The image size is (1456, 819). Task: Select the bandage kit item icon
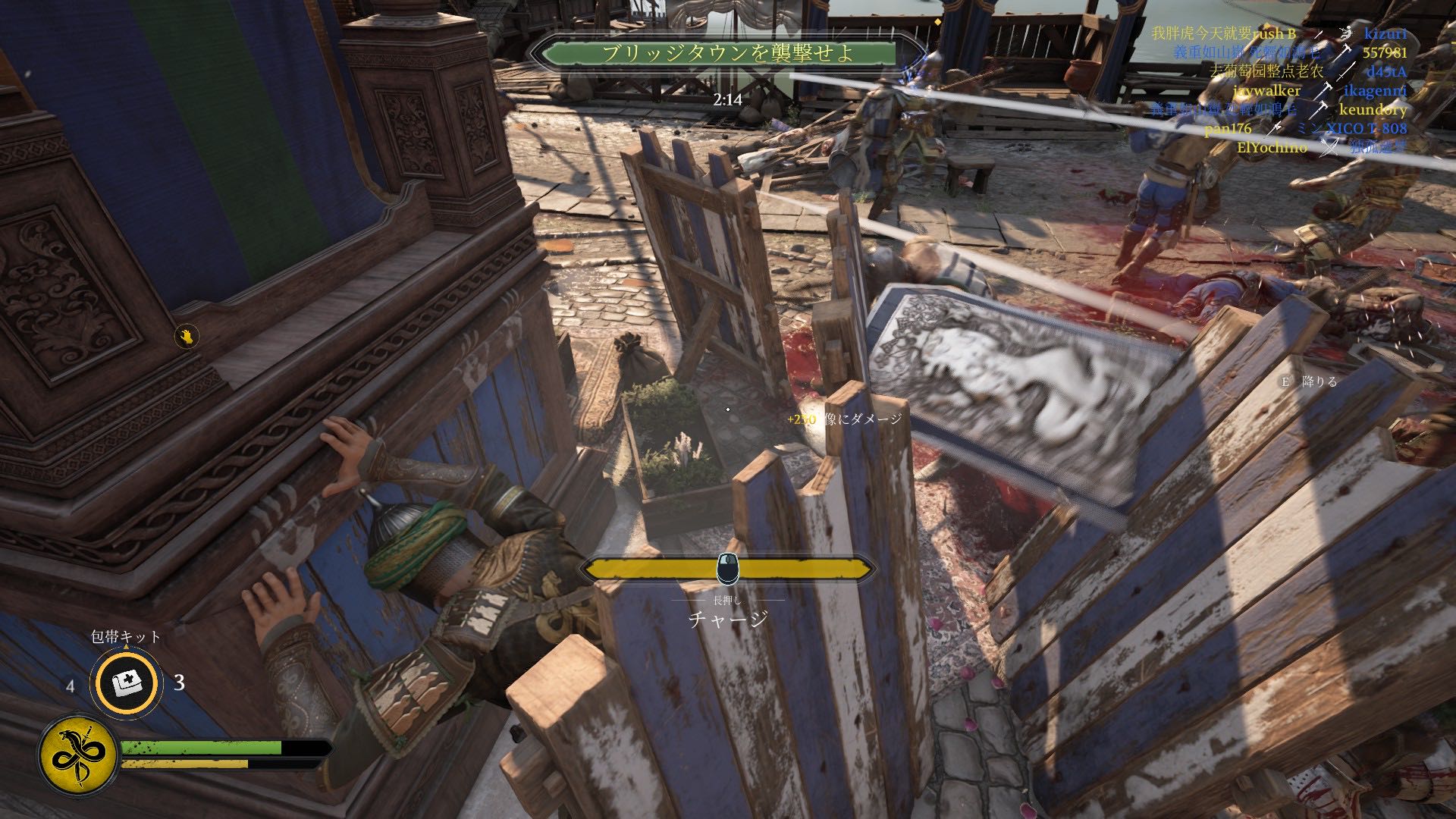click(x=126, y=683)
